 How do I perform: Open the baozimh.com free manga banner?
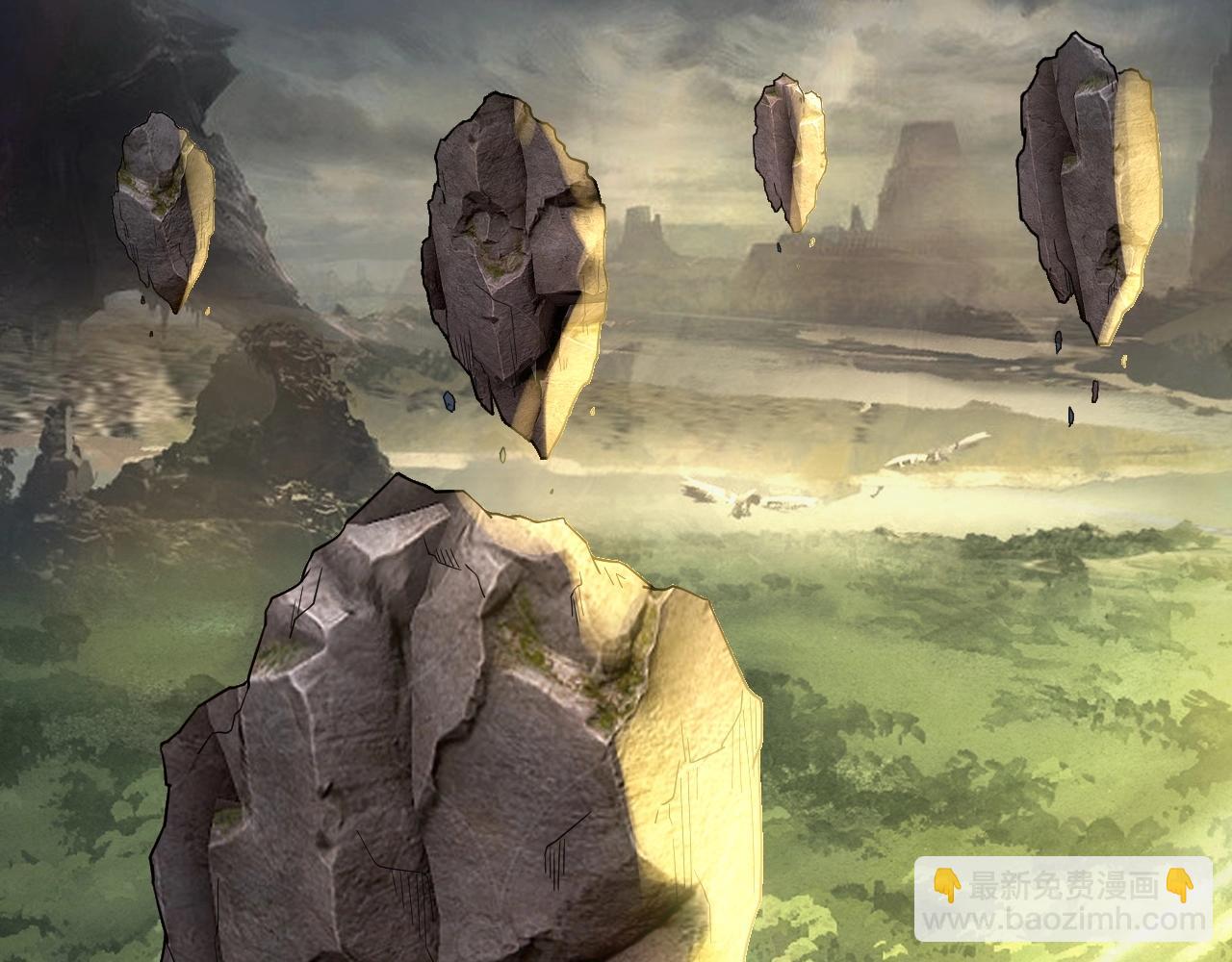point(1063,899)
